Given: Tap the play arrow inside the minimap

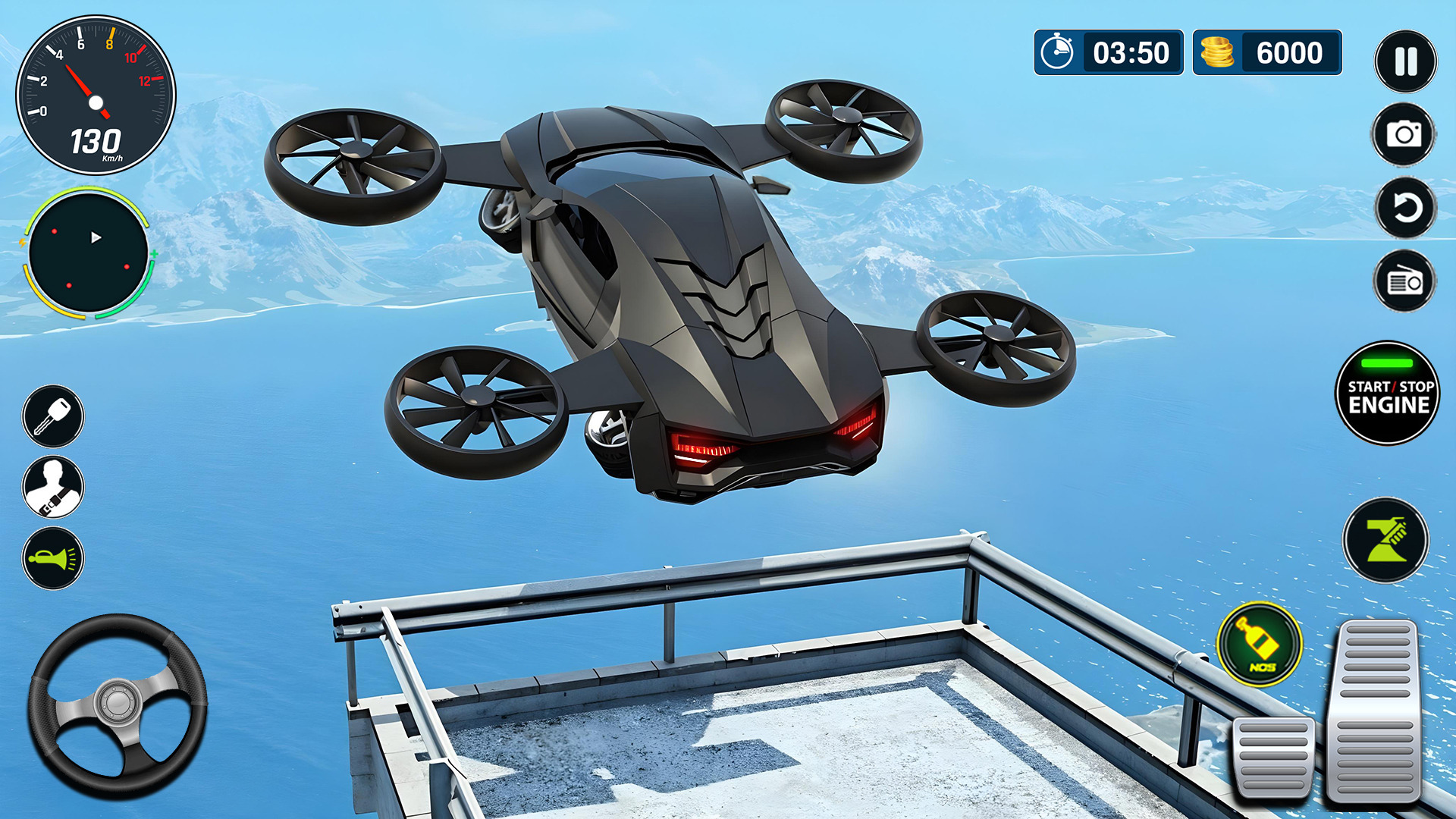Looking at the screenshot, I should (97, 237).
